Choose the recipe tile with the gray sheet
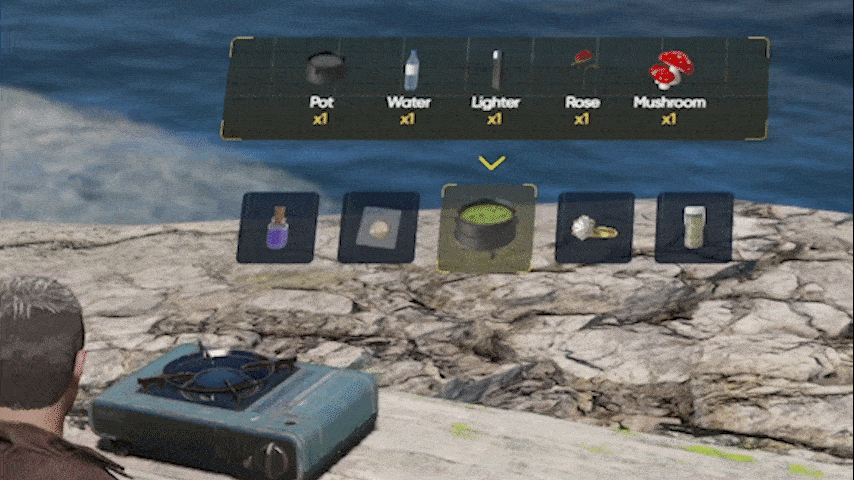 tap(379, 227)
